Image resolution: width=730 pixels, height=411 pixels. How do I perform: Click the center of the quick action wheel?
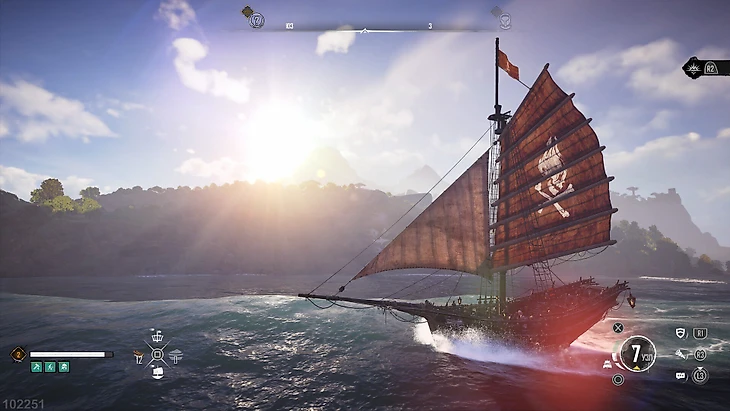click(157, 354)
